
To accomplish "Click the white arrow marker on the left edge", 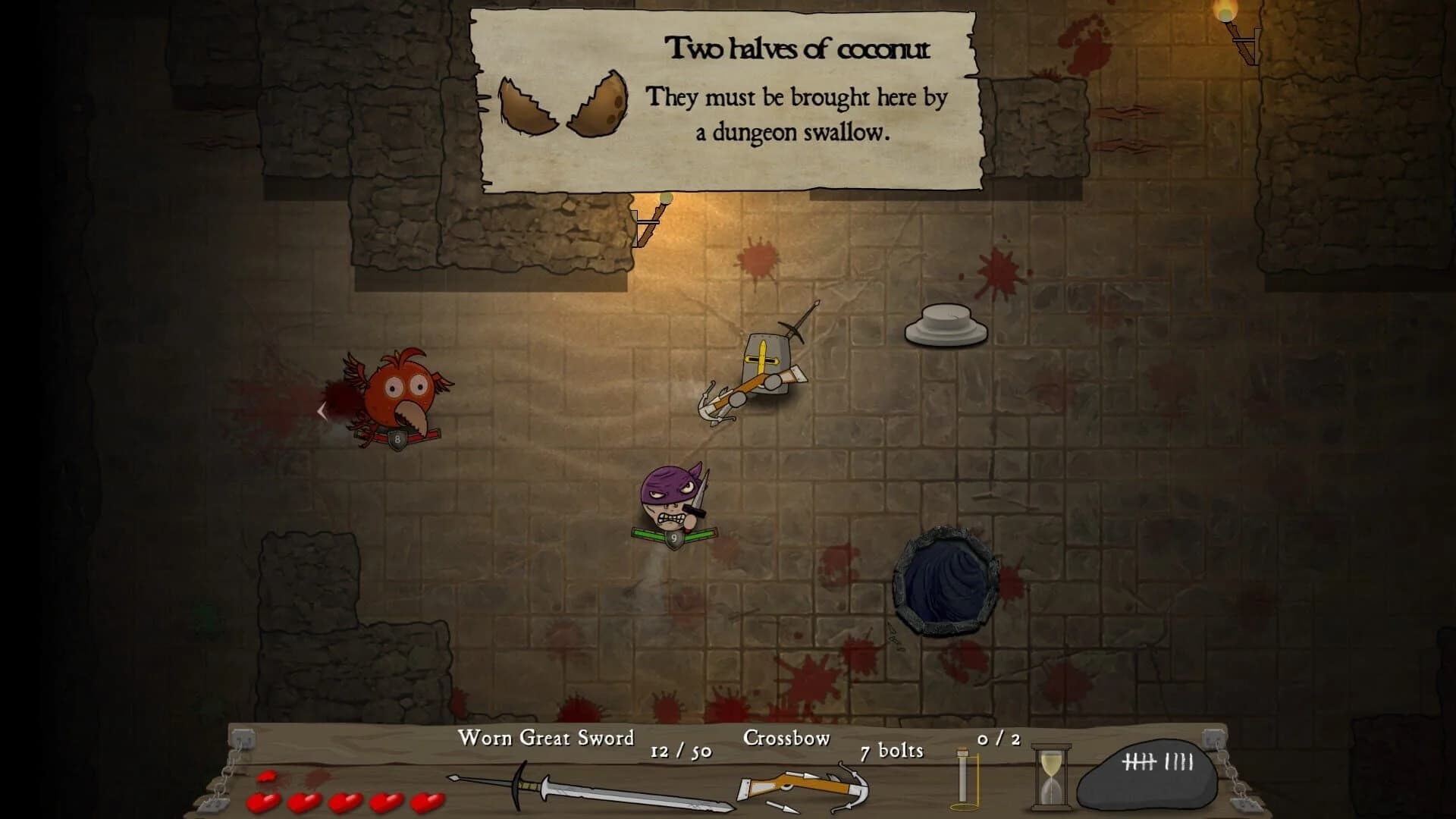I will (x=322, y=411).
